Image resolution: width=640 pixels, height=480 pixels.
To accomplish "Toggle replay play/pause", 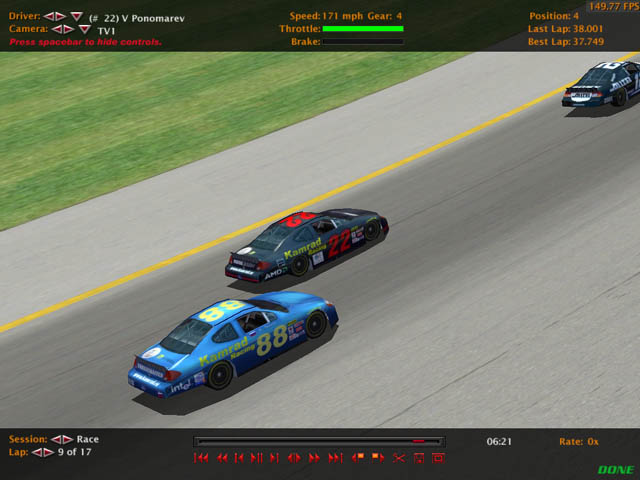I will pos(257,458).
